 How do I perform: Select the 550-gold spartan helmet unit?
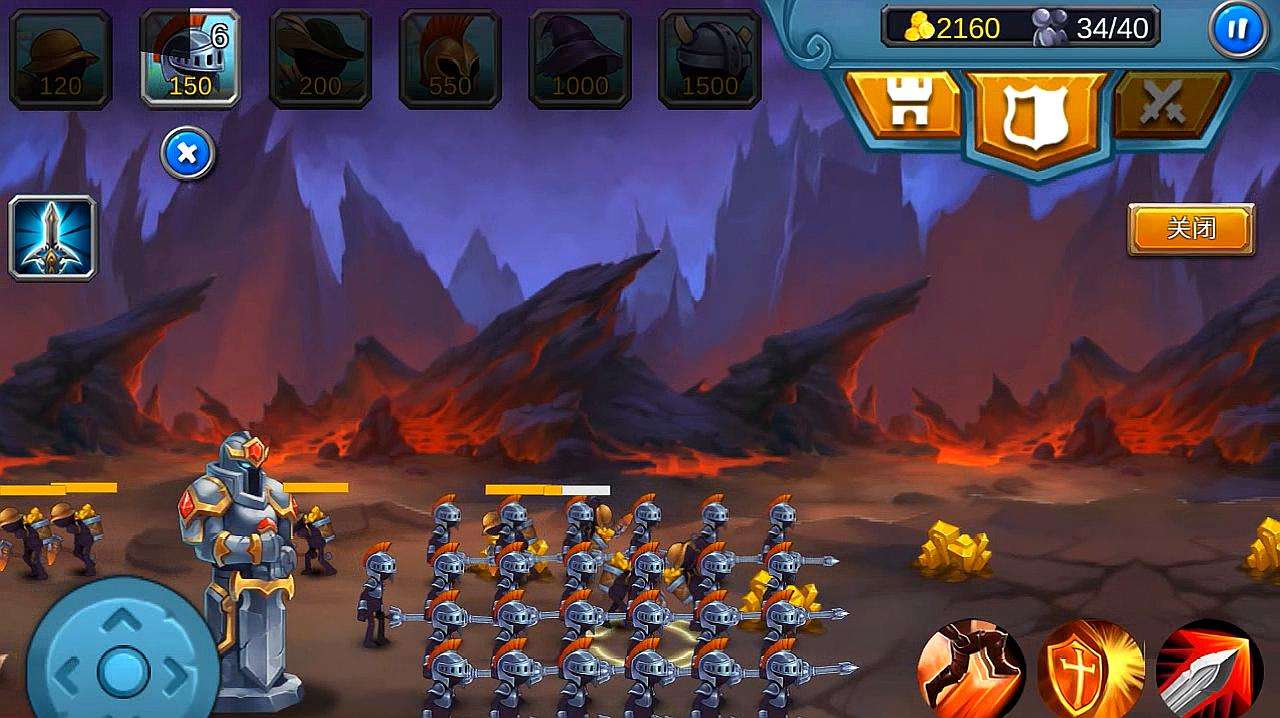(x=450, y=58)
